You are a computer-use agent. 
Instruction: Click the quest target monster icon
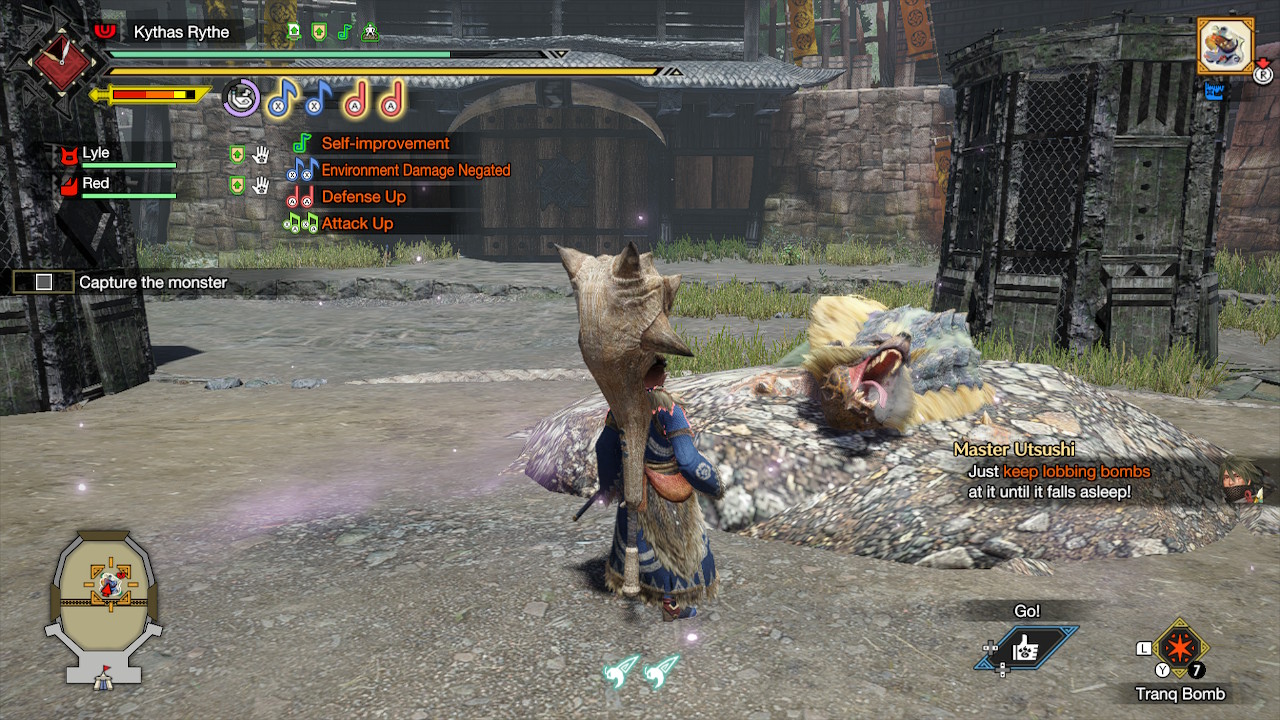[x=1226, y=44]
